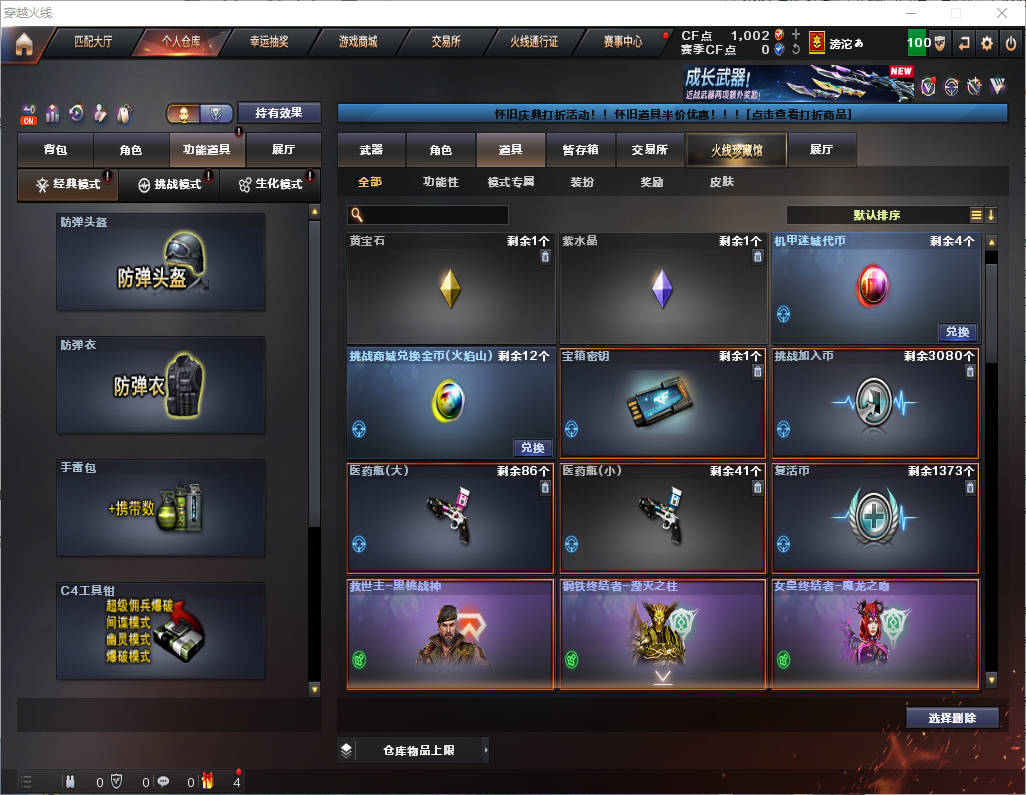Switch to the 背包 tab
Viewport: 1026px width, 795px height.
pos(55,150)
